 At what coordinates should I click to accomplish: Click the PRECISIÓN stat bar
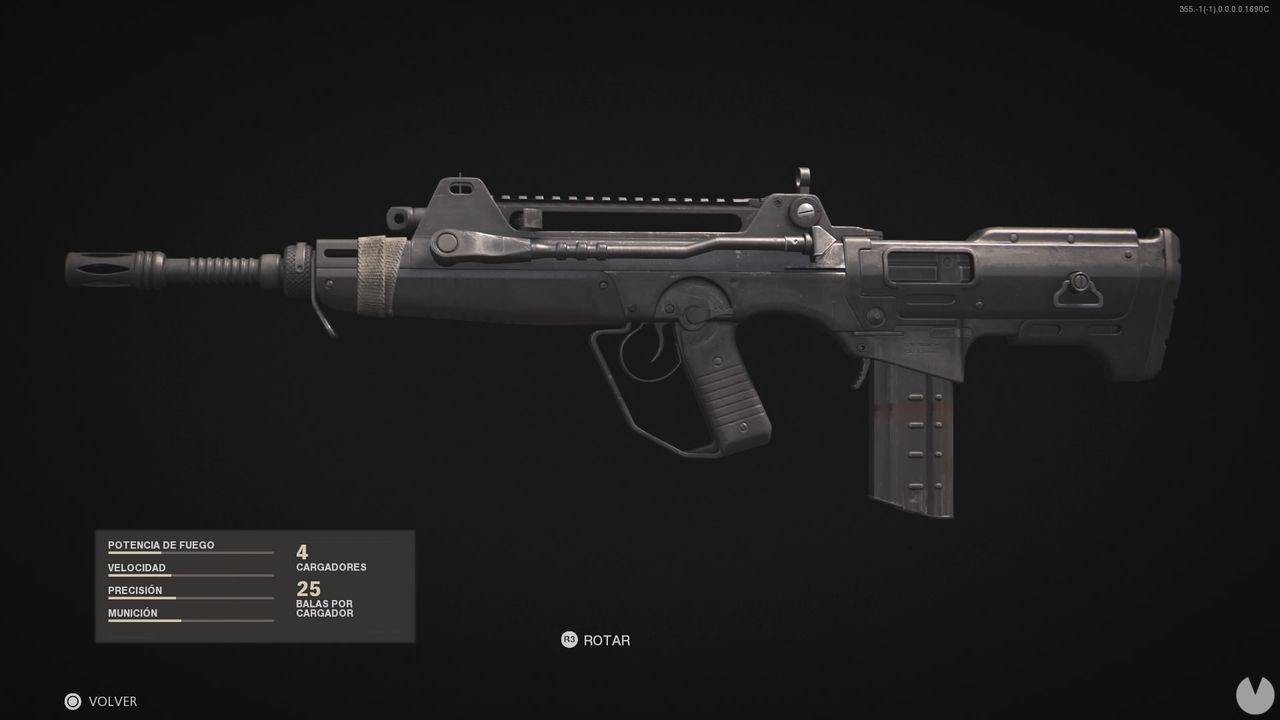190,599
